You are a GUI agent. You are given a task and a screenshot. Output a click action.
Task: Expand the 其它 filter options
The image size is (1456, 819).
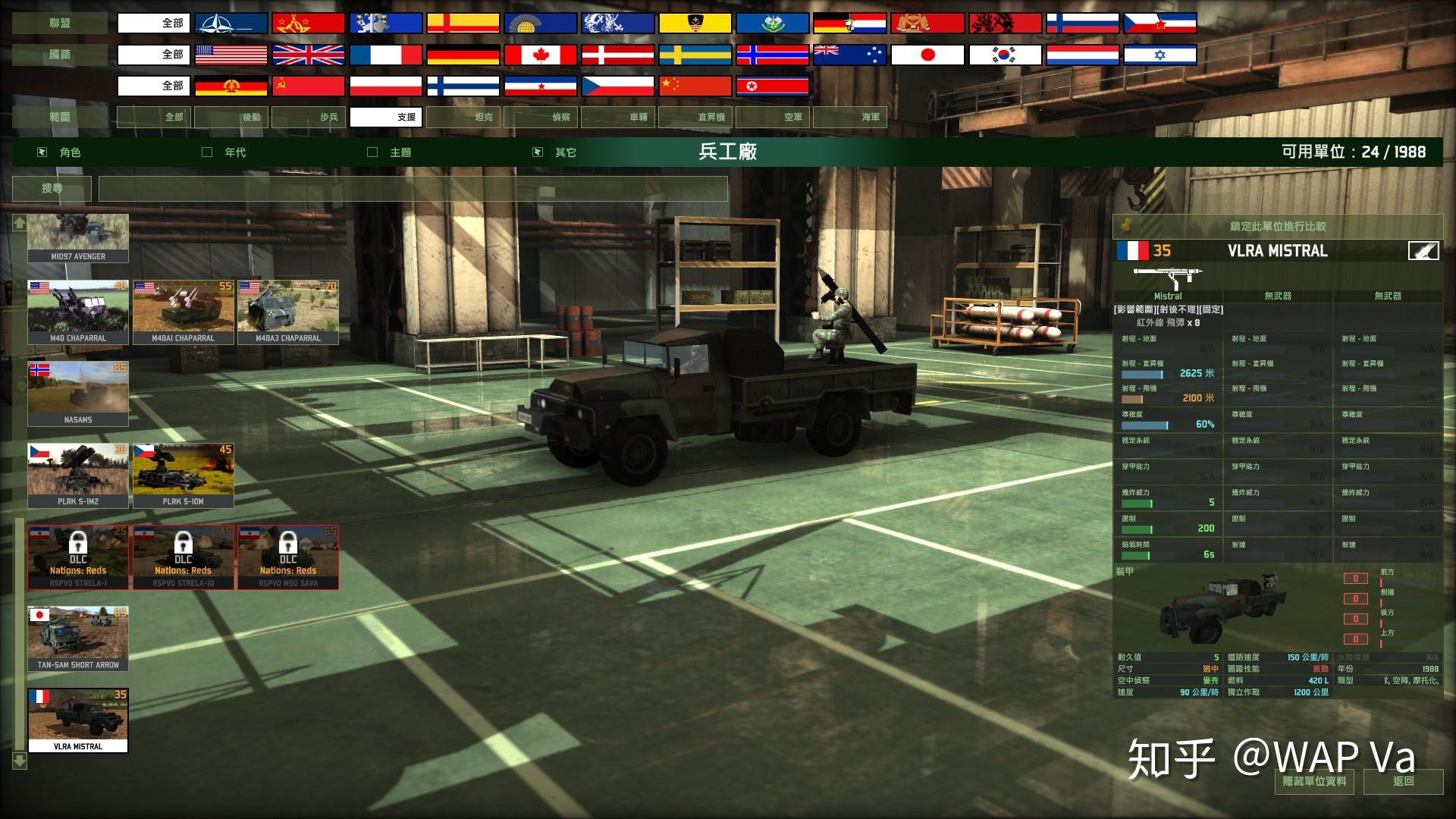click(538, 152)
